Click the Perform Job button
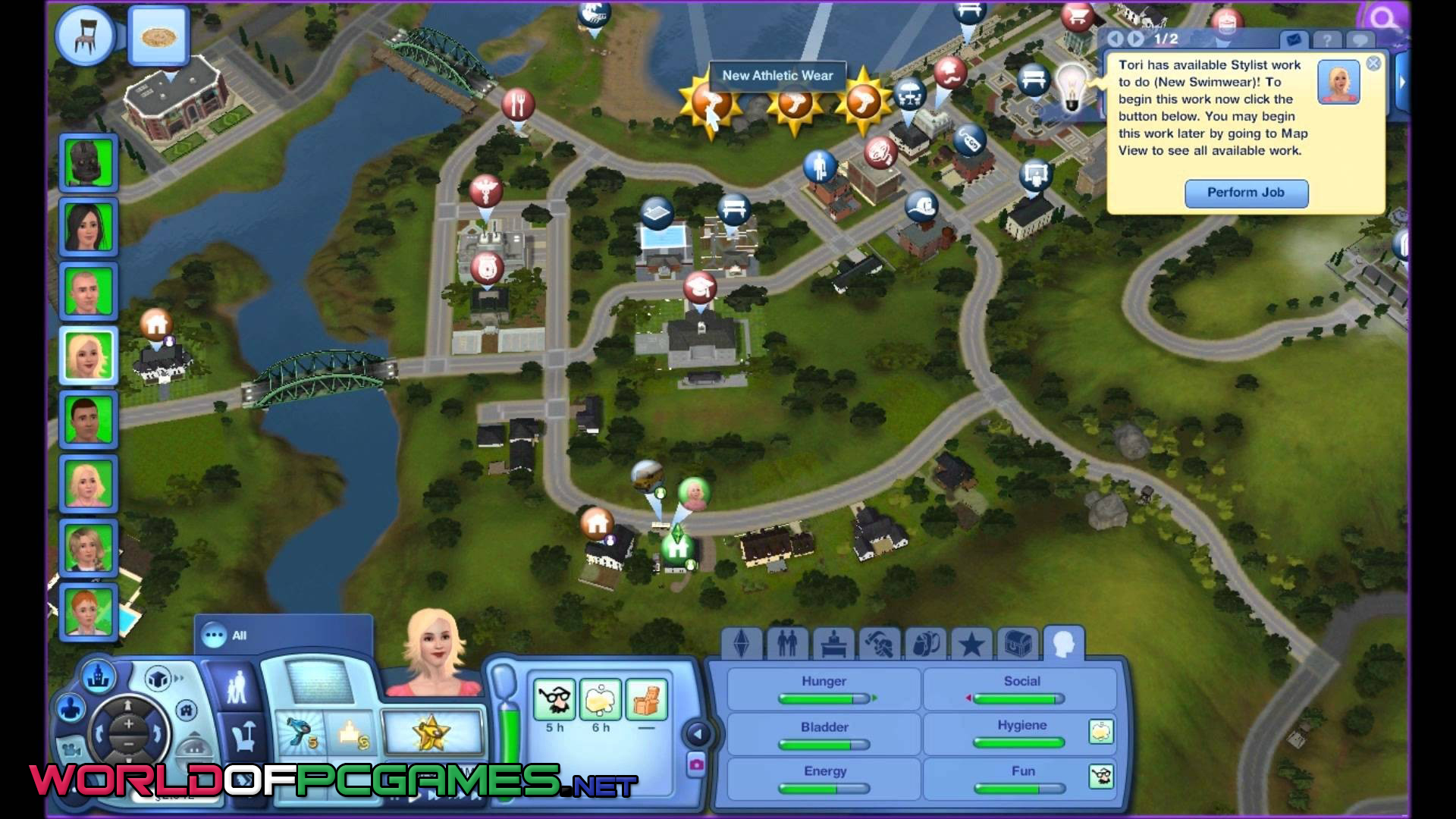The width and height of the screenshot is (1456, 819). [x=1246, y=193]
